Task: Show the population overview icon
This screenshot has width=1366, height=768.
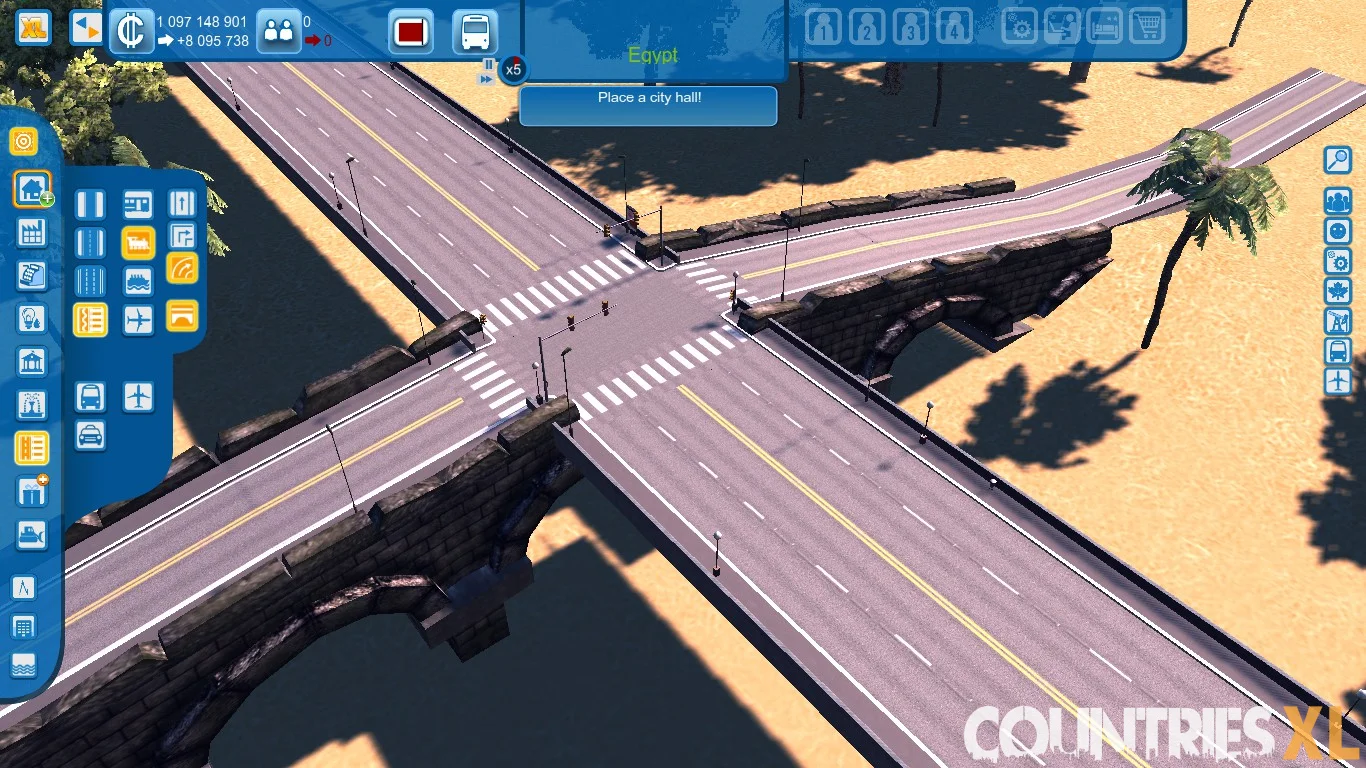Action: [x=279, y=30]
